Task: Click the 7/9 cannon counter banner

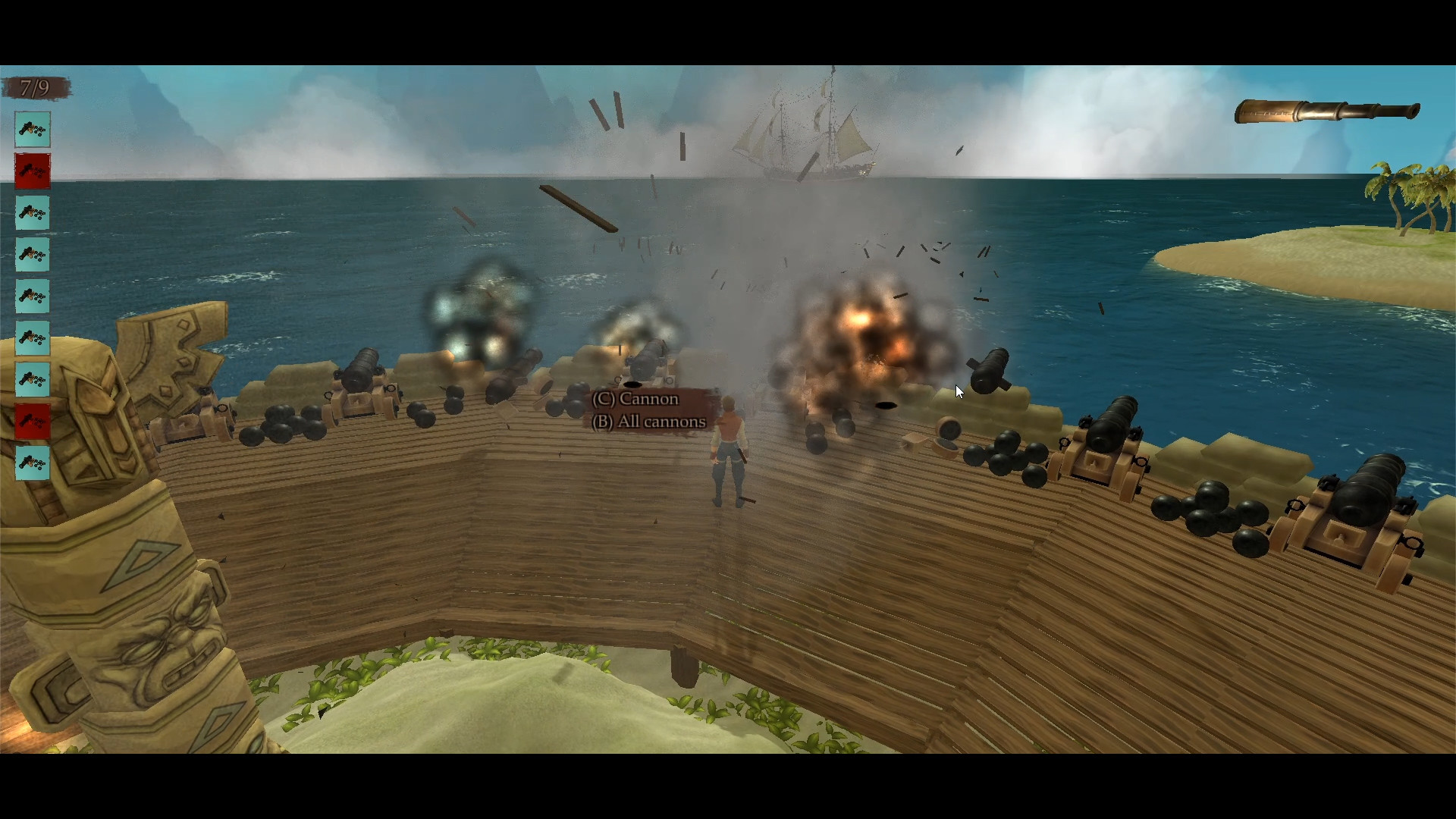Action: click(x=36, y=88)
